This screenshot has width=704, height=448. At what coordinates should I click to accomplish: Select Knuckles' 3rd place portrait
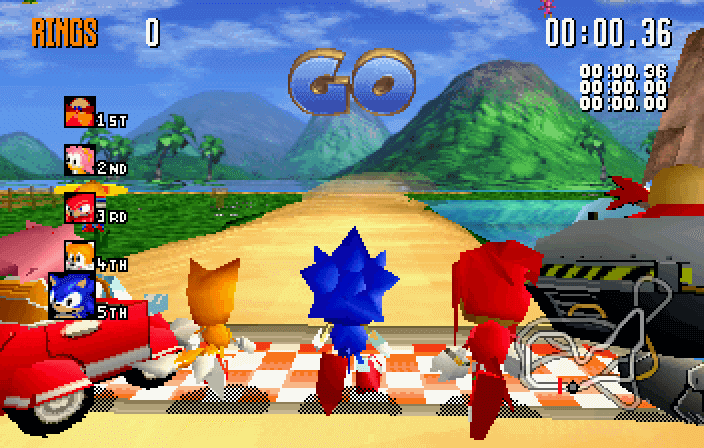click(x=80, y=207)
